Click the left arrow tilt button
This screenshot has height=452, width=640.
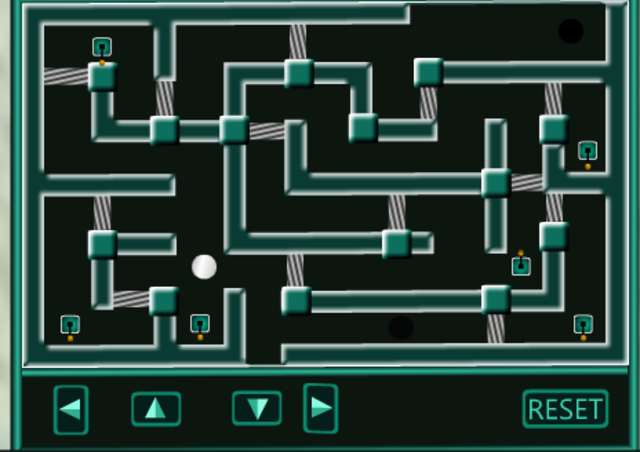click(x=71, y=409)
